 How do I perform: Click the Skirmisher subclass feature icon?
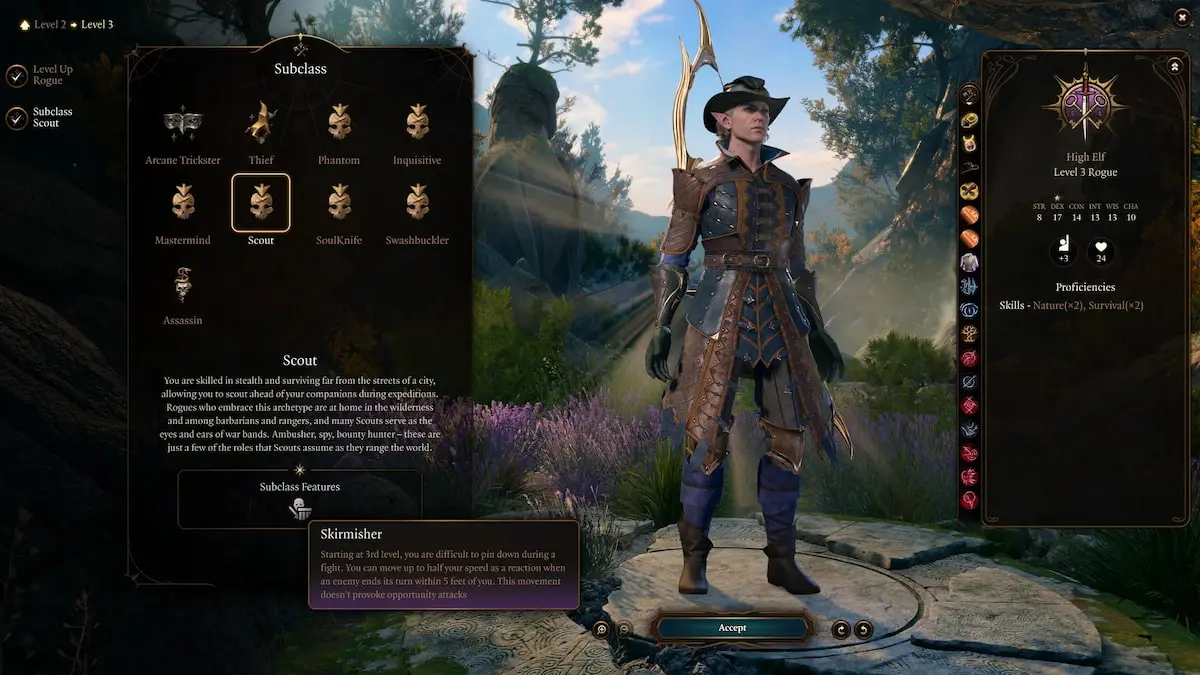[x=299, y=509]
